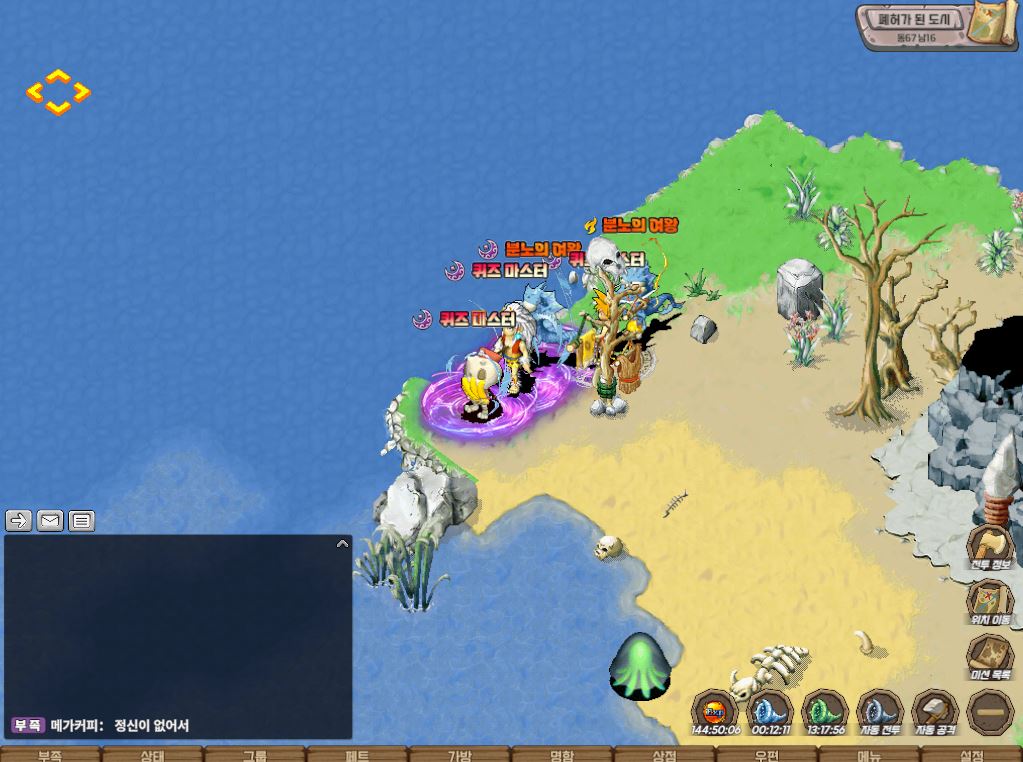Collapse the icon bar with minus button

tap(989, 712)
